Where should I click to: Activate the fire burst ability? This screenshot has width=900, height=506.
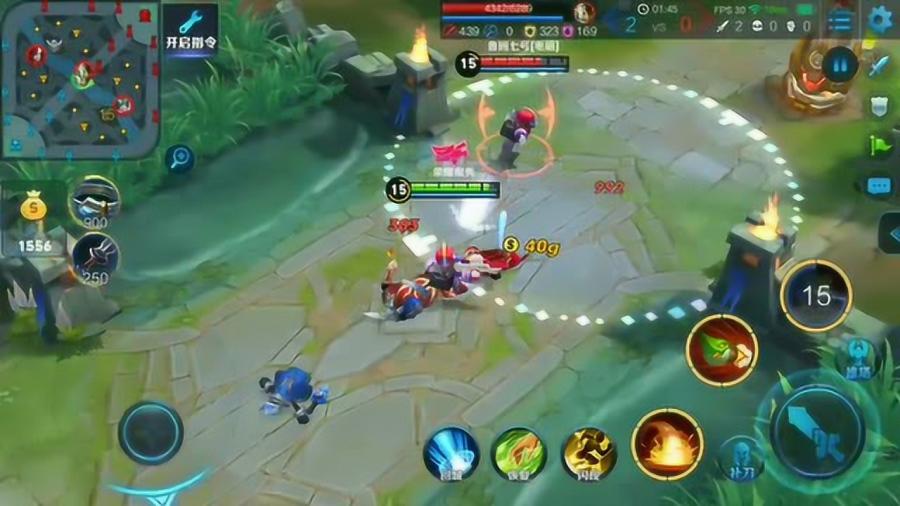point(667,444)
